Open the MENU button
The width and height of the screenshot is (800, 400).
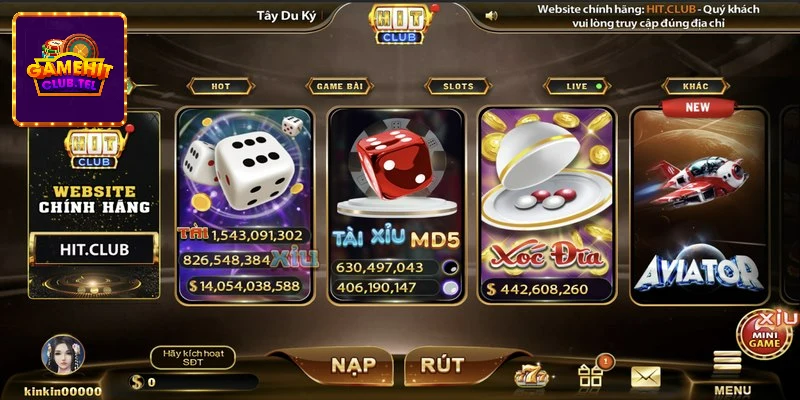pos(731,372)
